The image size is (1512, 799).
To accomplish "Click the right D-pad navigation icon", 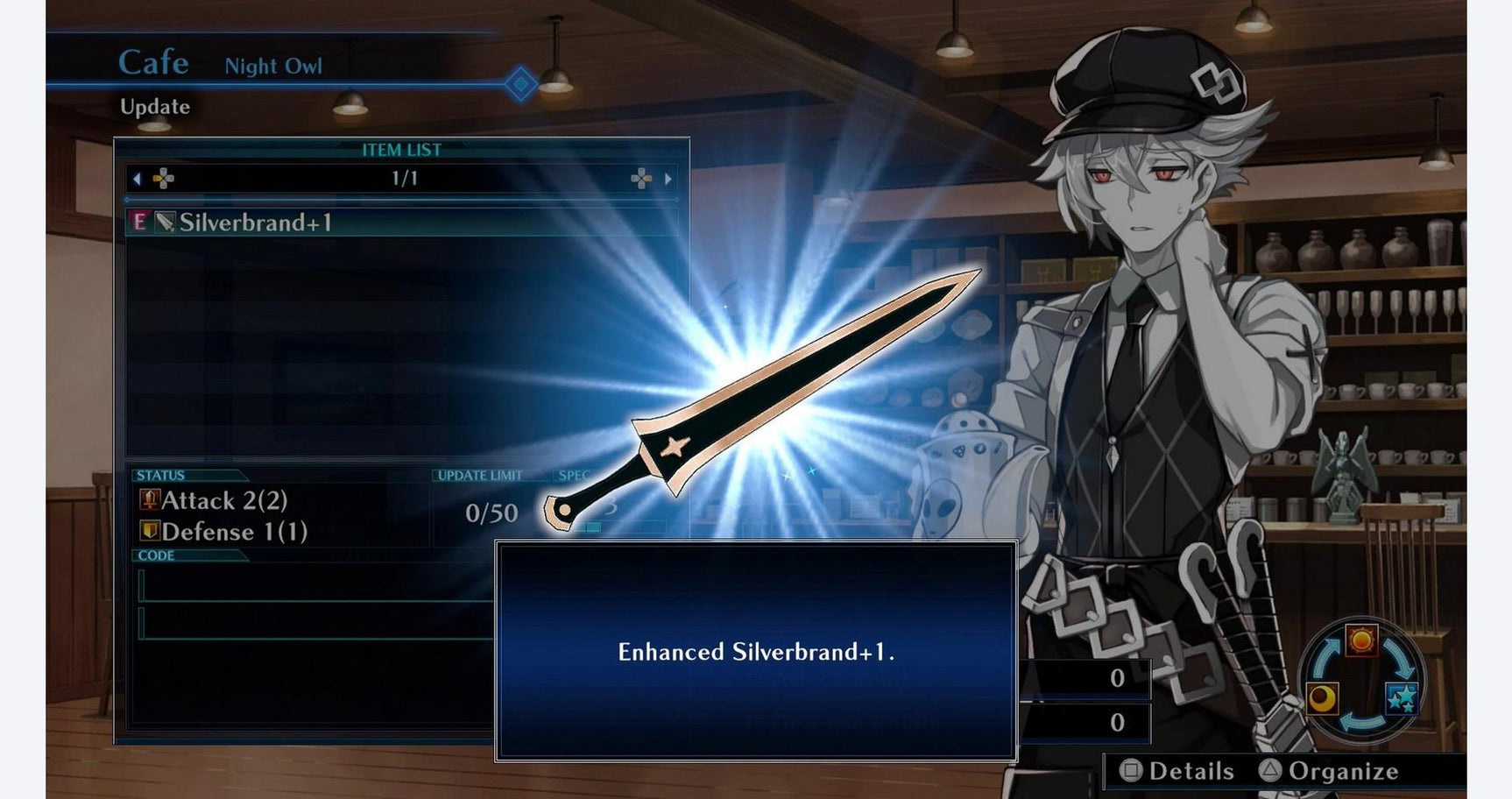I will [x=641, y=179].
